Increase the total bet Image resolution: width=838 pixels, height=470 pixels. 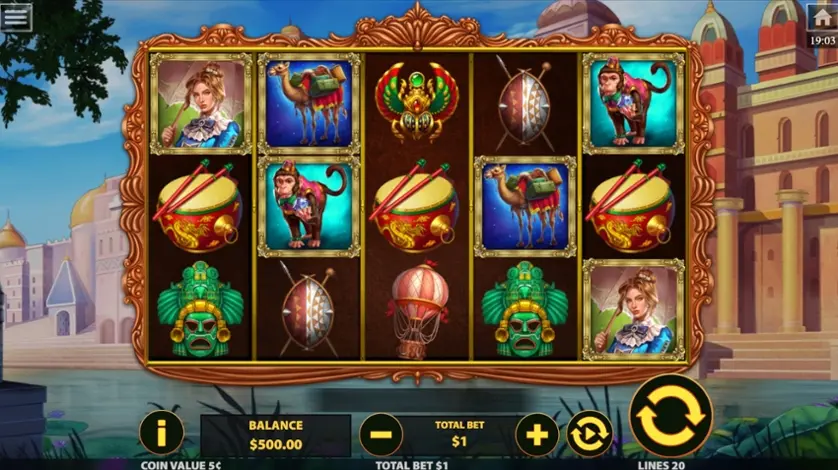click(x=537, y=435)
